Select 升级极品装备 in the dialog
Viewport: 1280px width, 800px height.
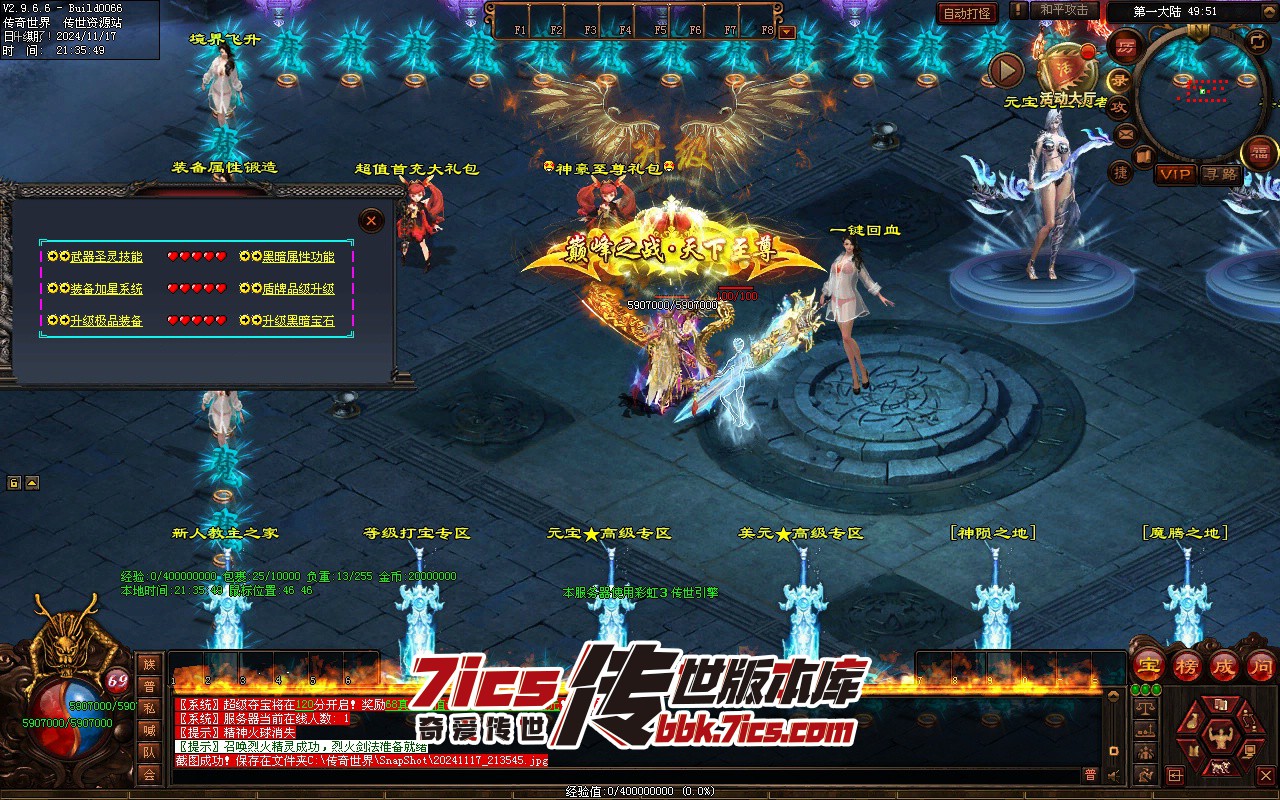click(x=106, y=321)
